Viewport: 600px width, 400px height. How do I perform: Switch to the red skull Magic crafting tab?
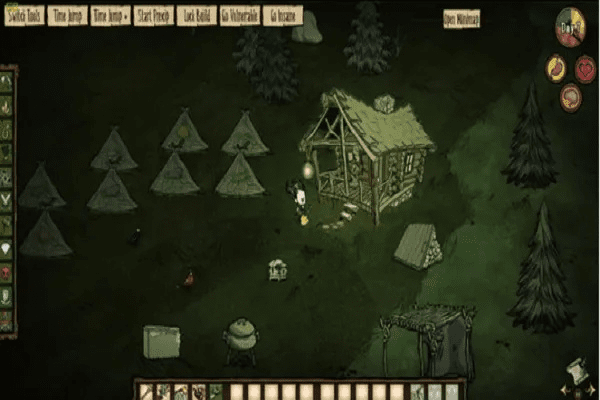(x=7, y=272)
